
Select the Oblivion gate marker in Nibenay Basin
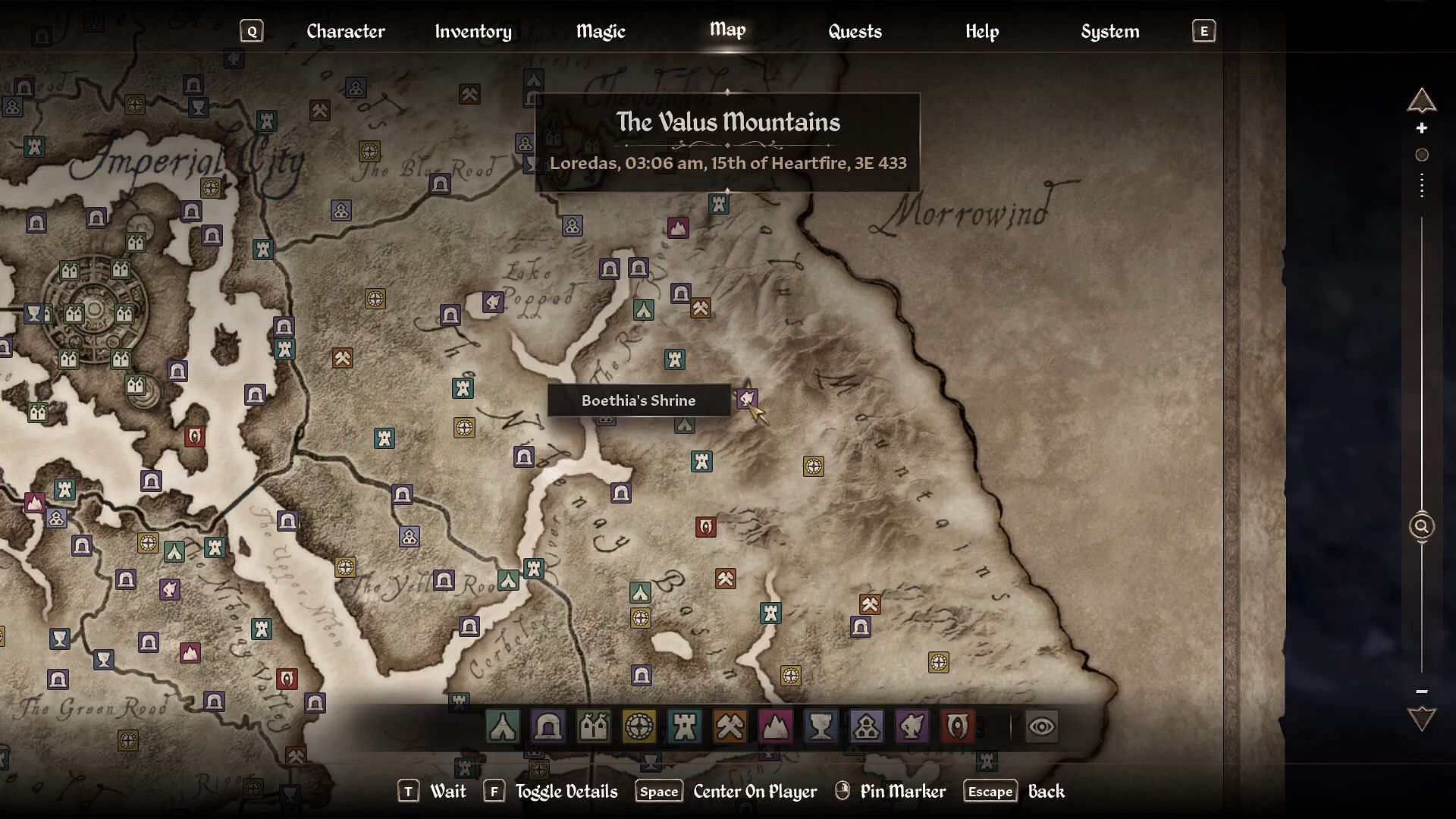point(706,527)
